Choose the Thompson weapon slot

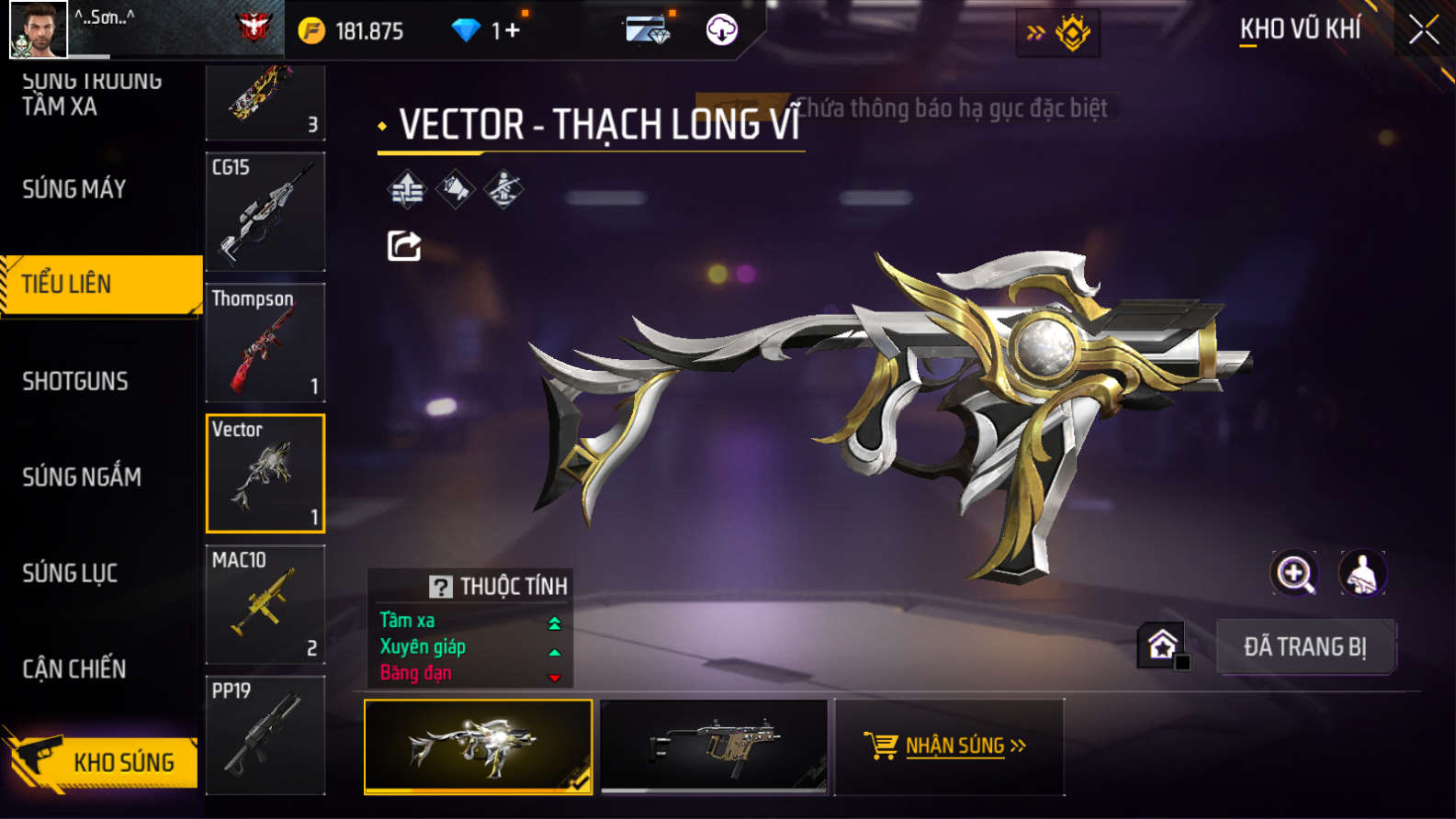[265, 342]
